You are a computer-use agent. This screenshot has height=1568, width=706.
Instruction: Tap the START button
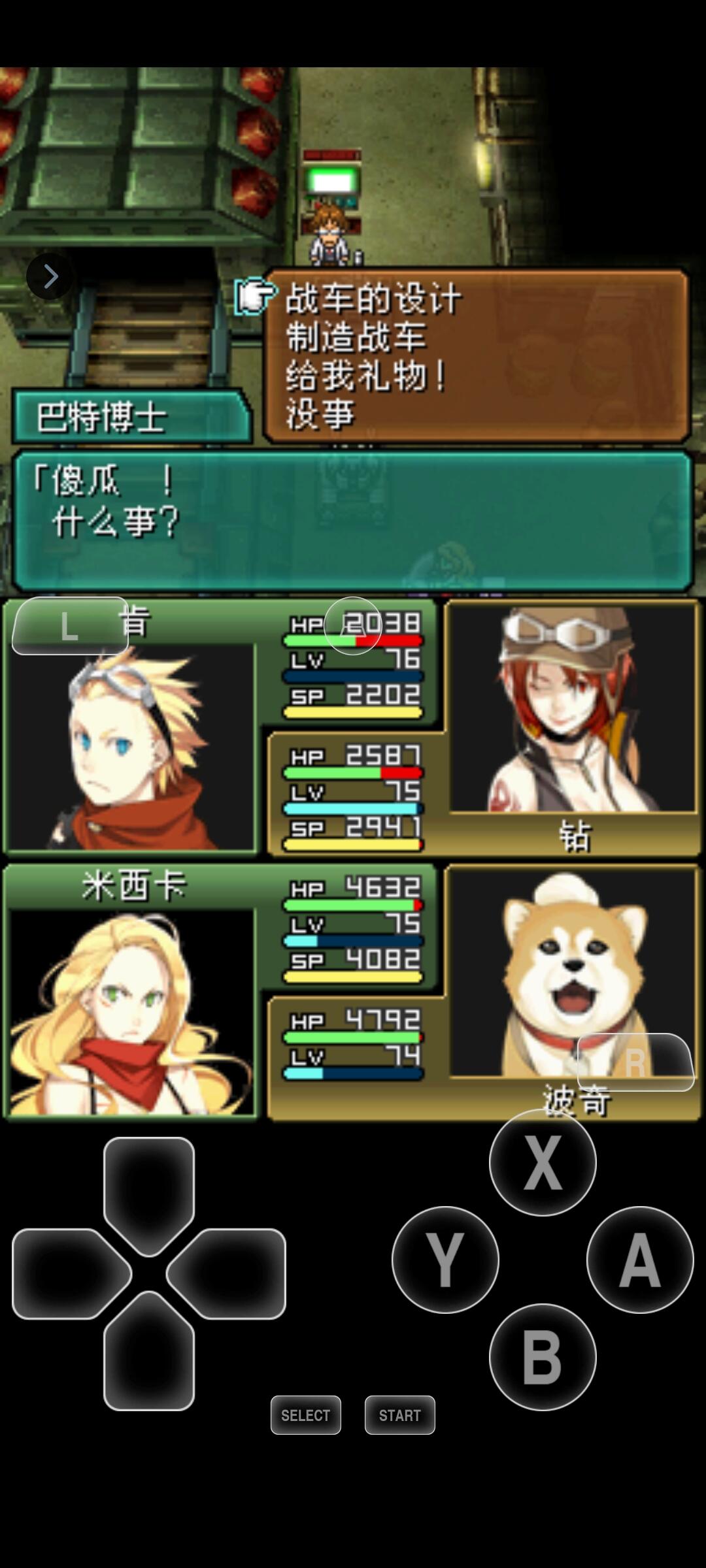(x=399, y=1415)
